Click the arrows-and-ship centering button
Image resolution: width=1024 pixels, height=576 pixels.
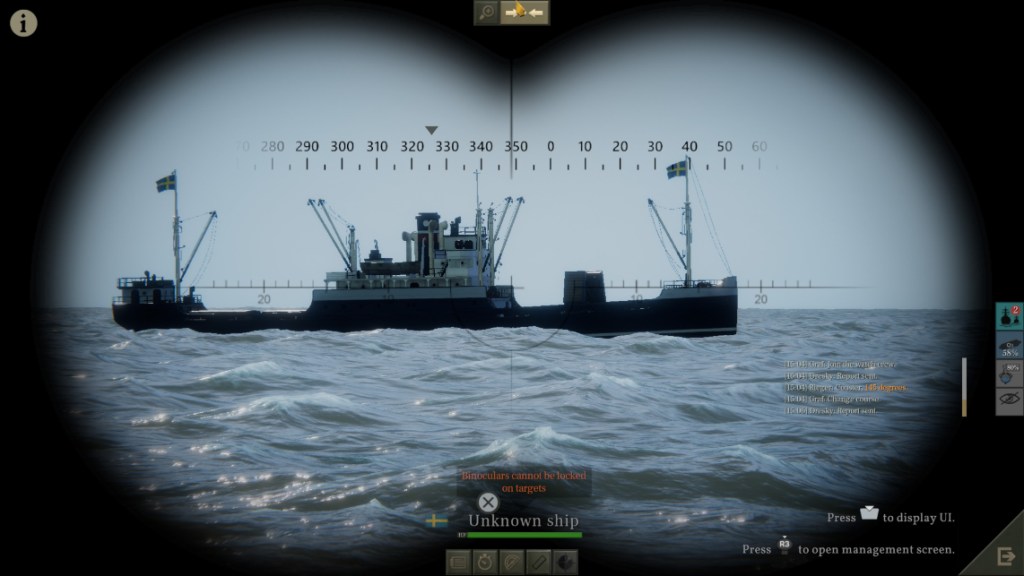[525, 12]
